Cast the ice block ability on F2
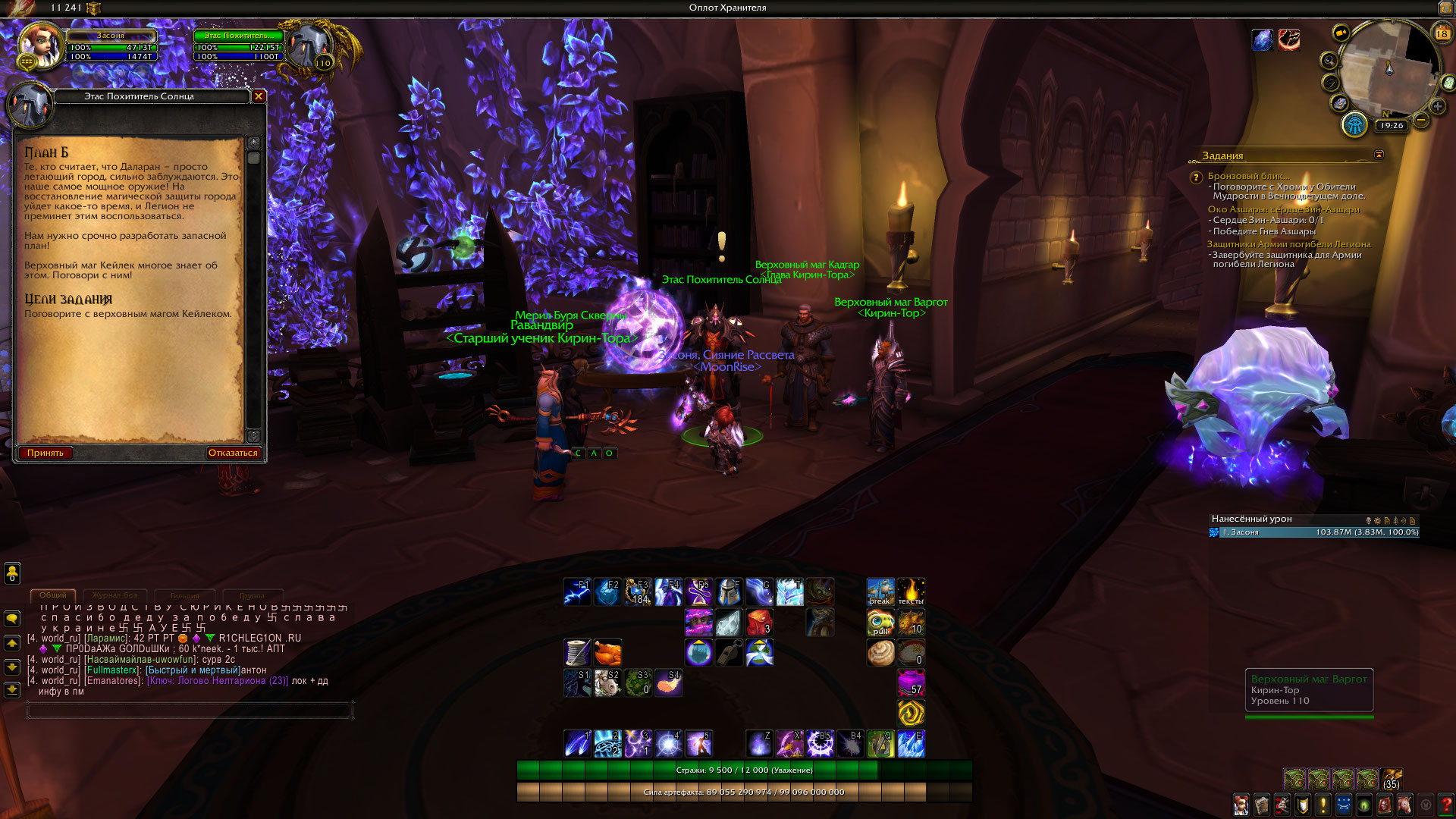 pyautogui.click(x=607, y=592)
